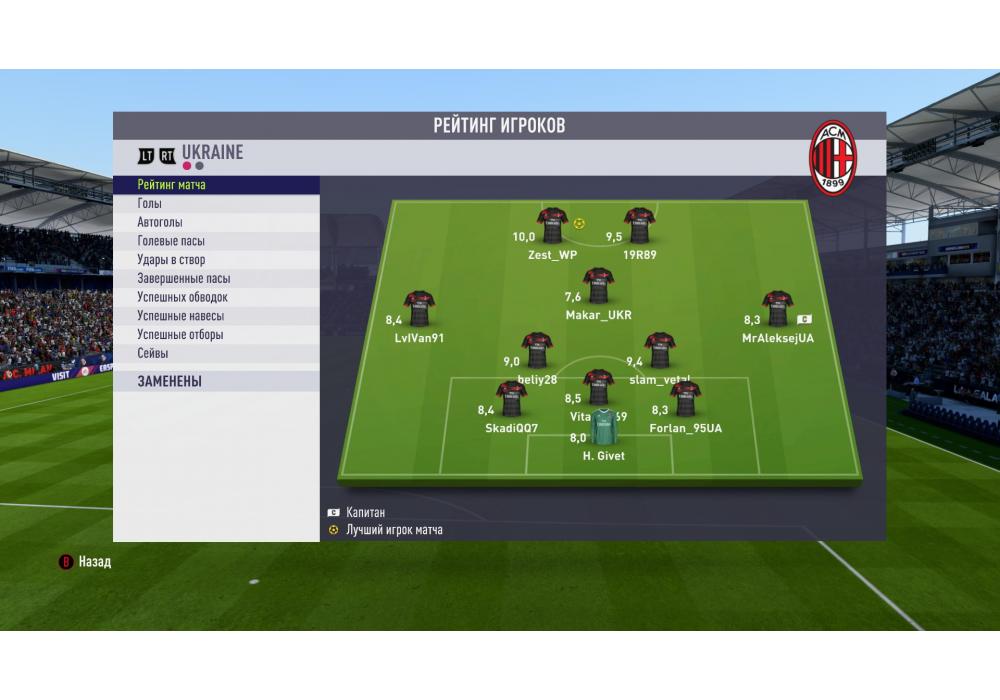Choose player LvIVan91 on the pitch

click(x=419, y=309)
